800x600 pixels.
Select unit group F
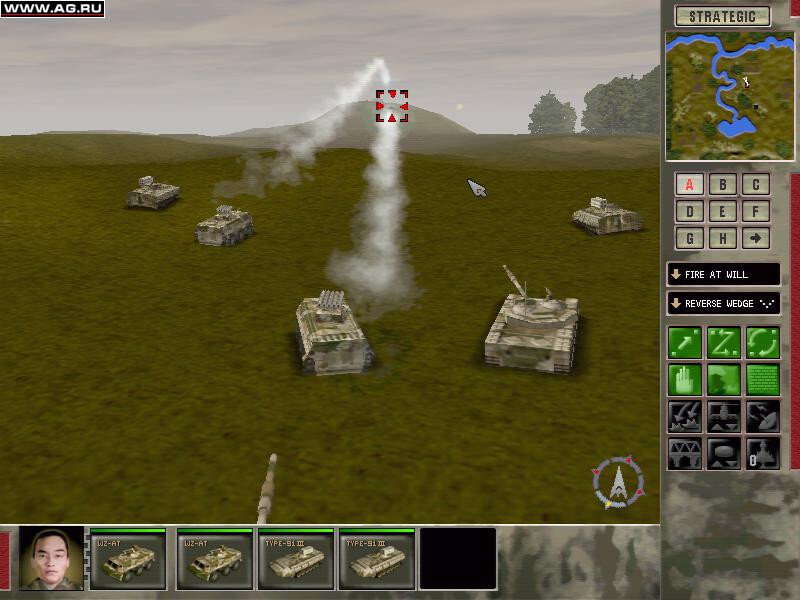coord(755,211)
